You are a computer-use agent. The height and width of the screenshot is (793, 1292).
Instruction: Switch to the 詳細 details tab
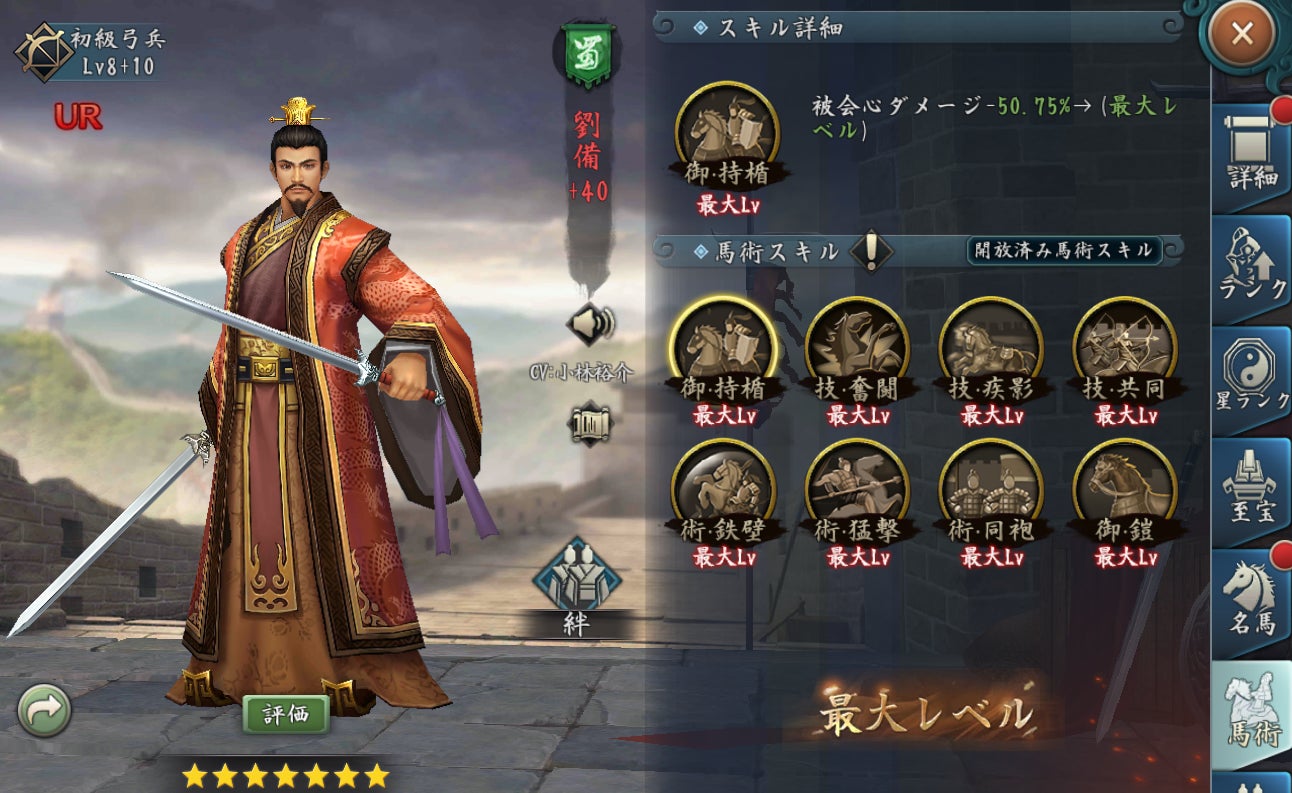(1252, 156)
